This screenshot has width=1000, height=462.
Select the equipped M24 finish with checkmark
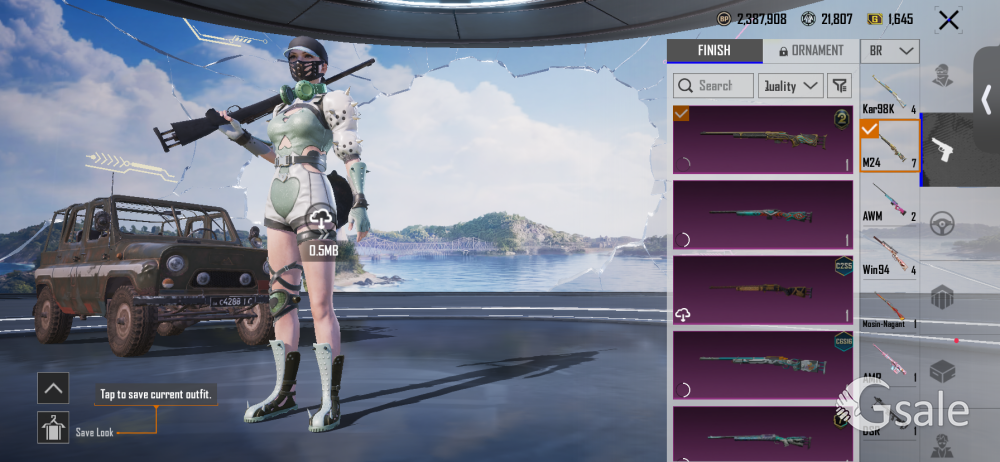click(x=762, y=139)
